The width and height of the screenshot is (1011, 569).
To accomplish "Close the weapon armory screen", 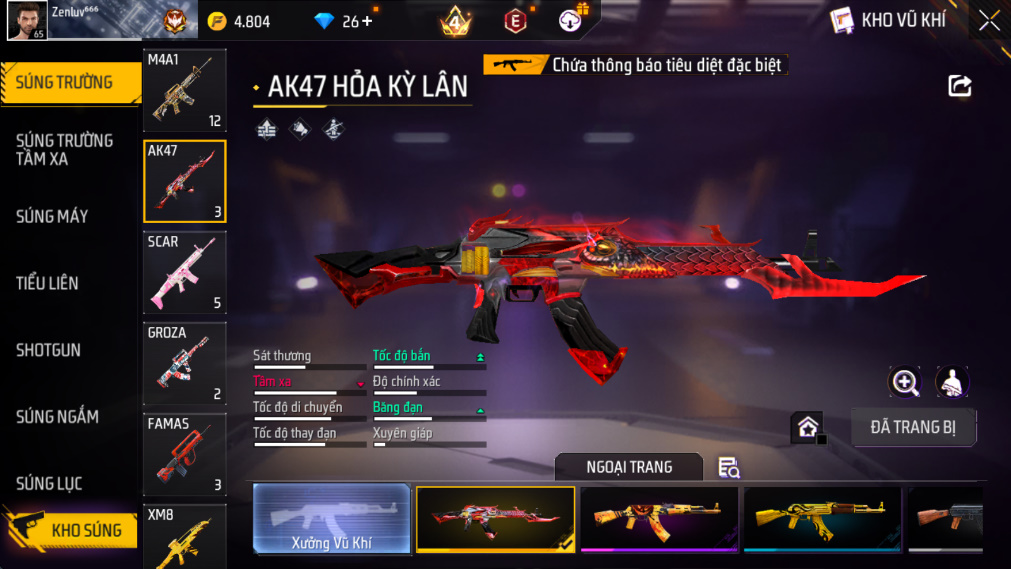I will 989,20.
